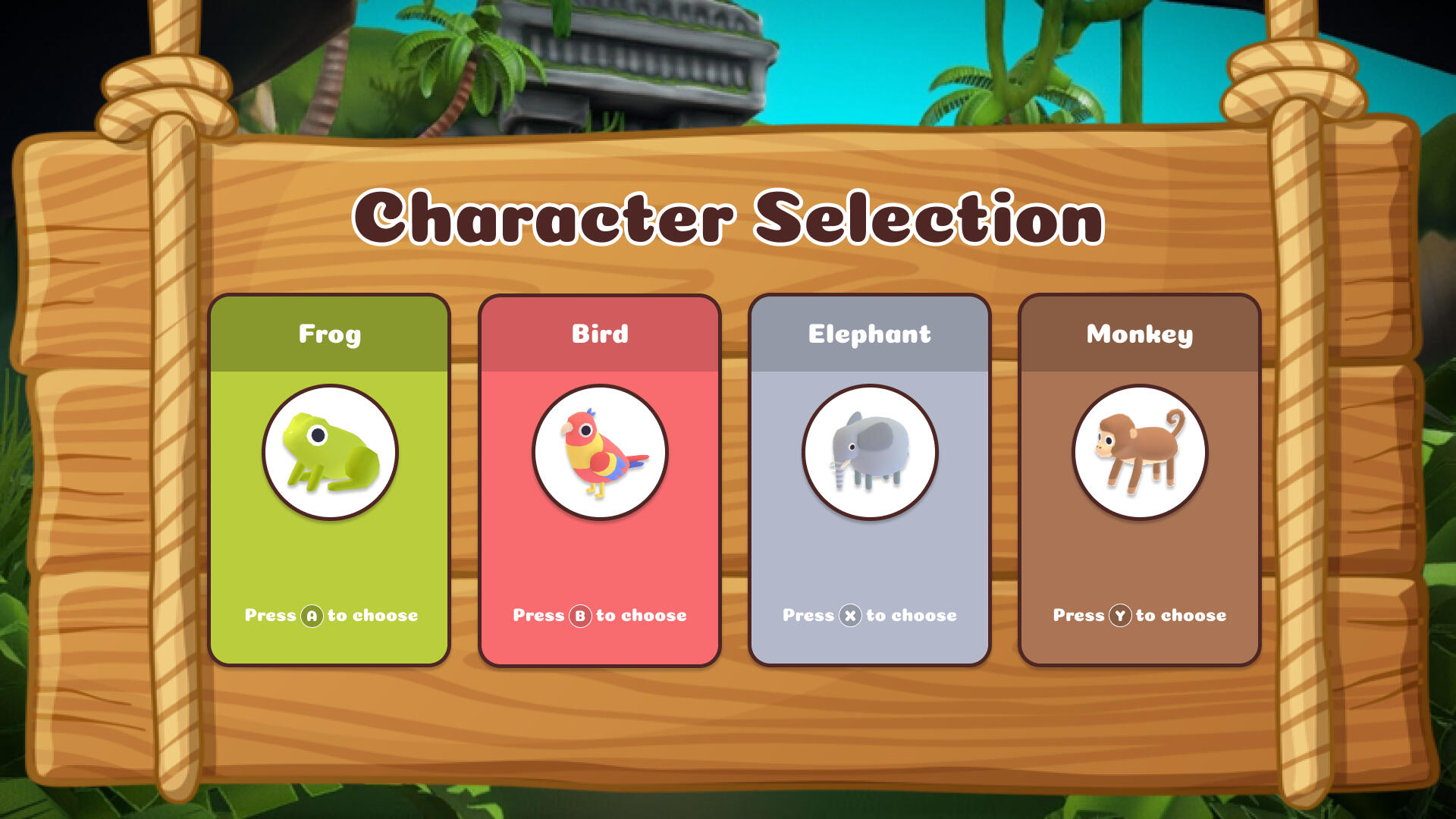Screen dimensions: 1456x819
Task: Choose the Frog character card
Action: pos(329,480)
